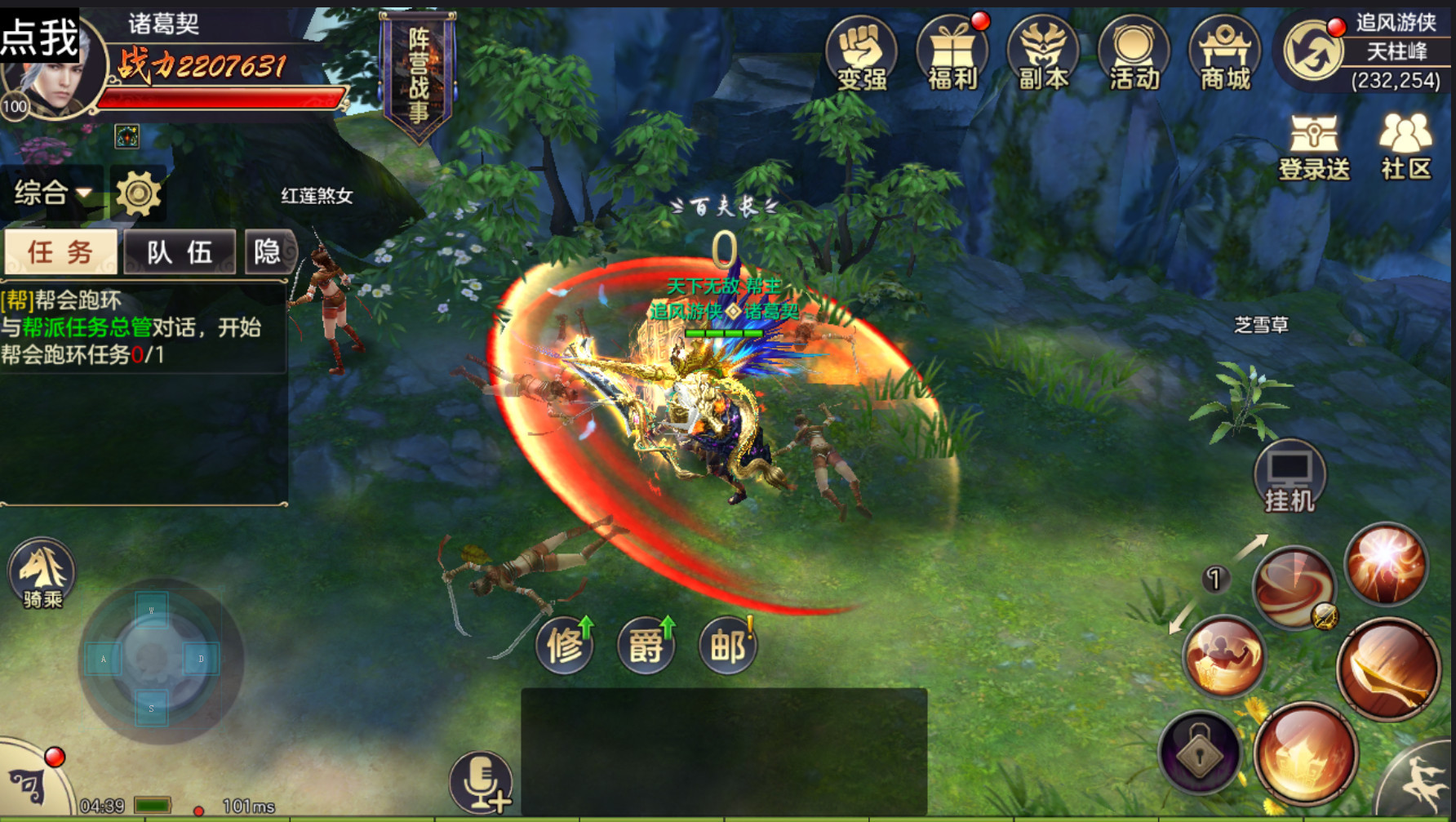Open the gear settings icon

[138, 193]
